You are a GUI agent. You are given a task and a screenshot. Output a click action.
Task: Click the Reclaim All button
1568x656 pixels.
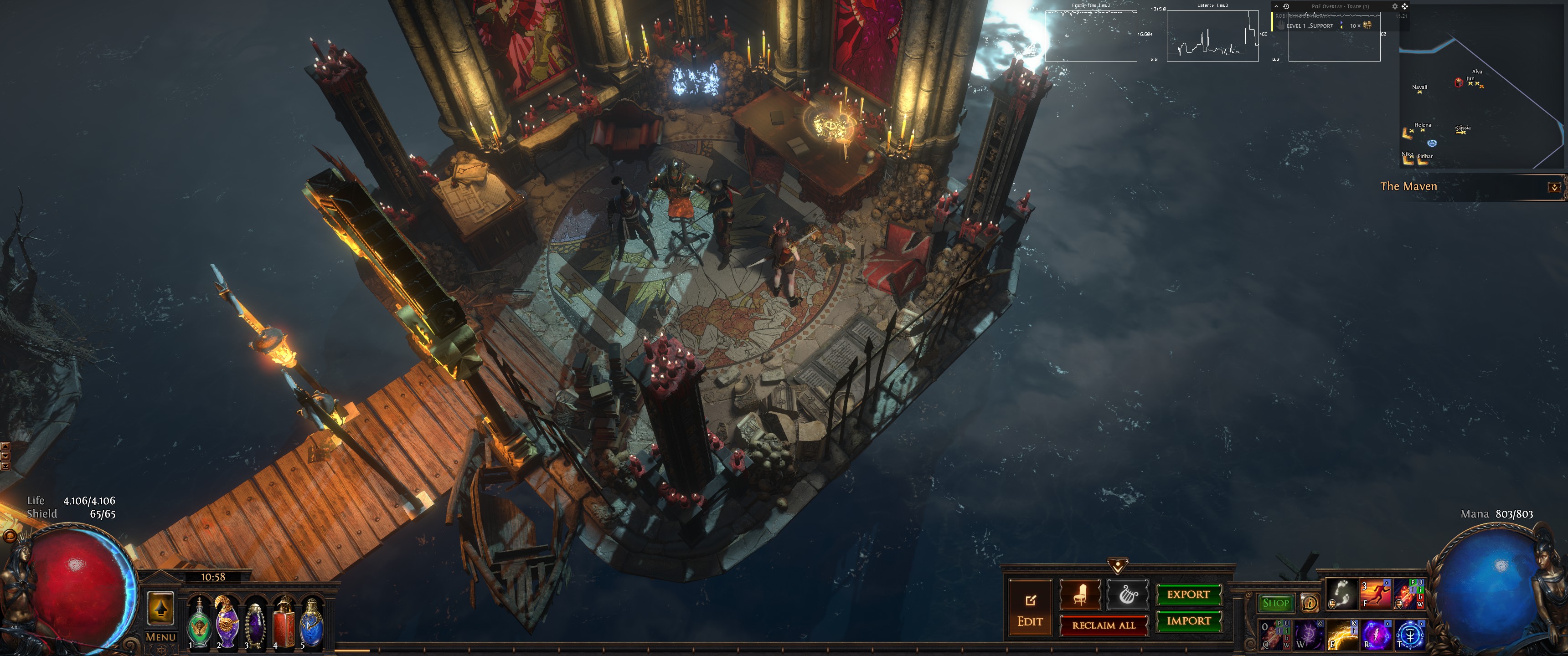[x=1103, y=625]
